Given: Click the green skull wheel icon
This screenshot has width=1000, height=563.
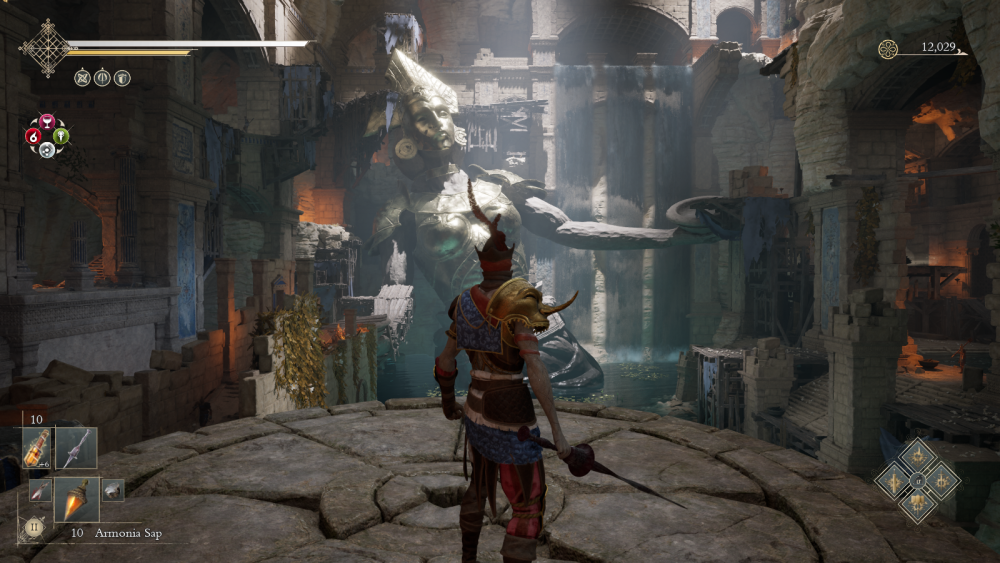Looking at the screenshot, I should (61, 136).
